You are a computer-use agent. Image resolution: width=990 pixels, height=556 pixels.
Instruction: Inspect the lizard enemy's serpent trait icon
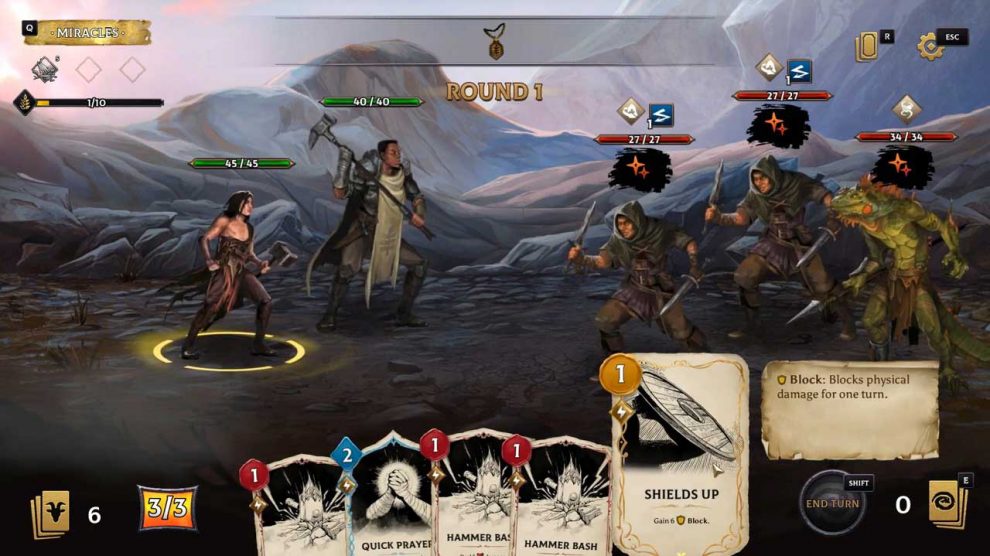pyautogui.click(x=905, y=107)
